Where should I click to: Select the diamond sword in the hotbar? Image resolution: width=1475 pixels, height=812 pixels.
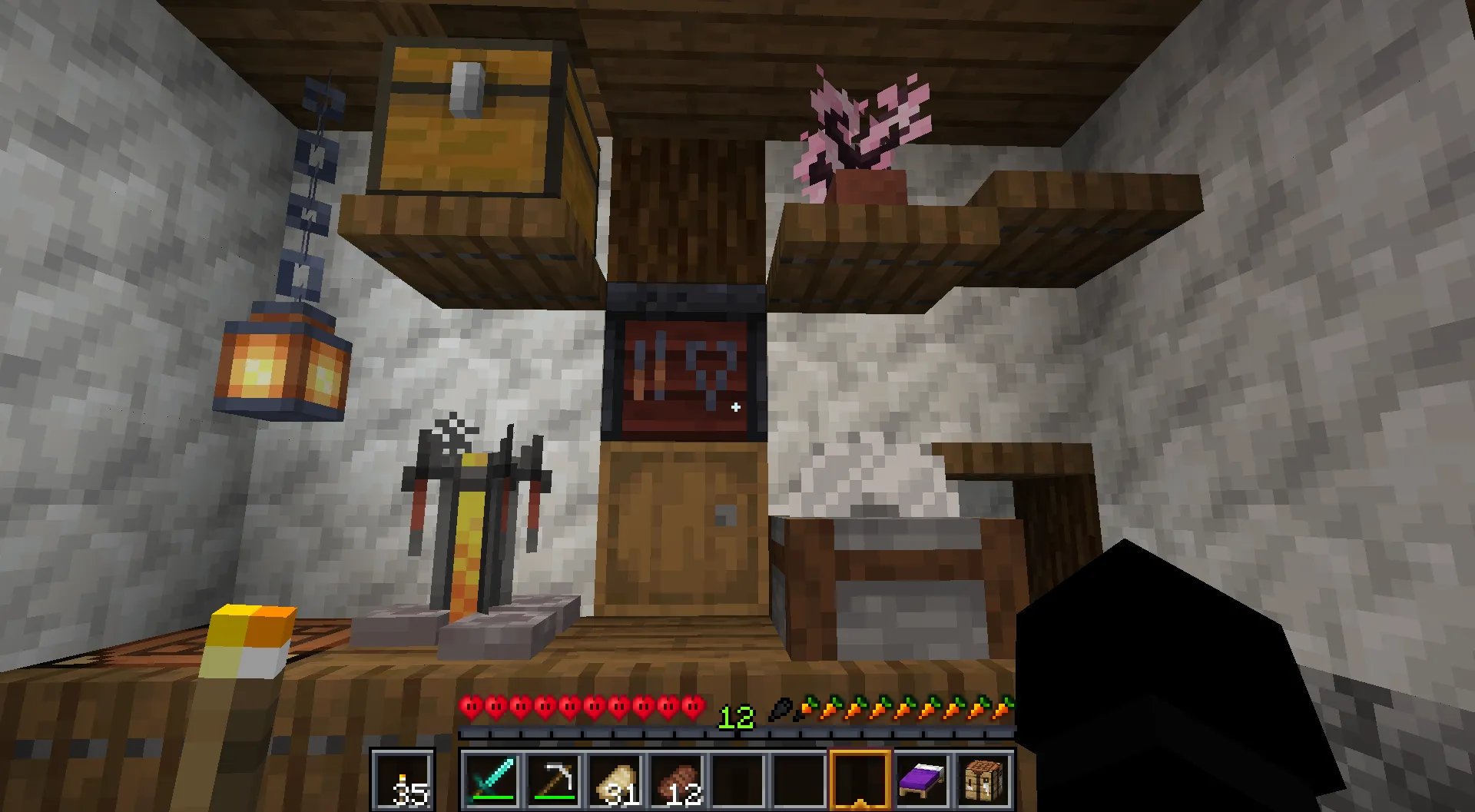click(492, 780)
